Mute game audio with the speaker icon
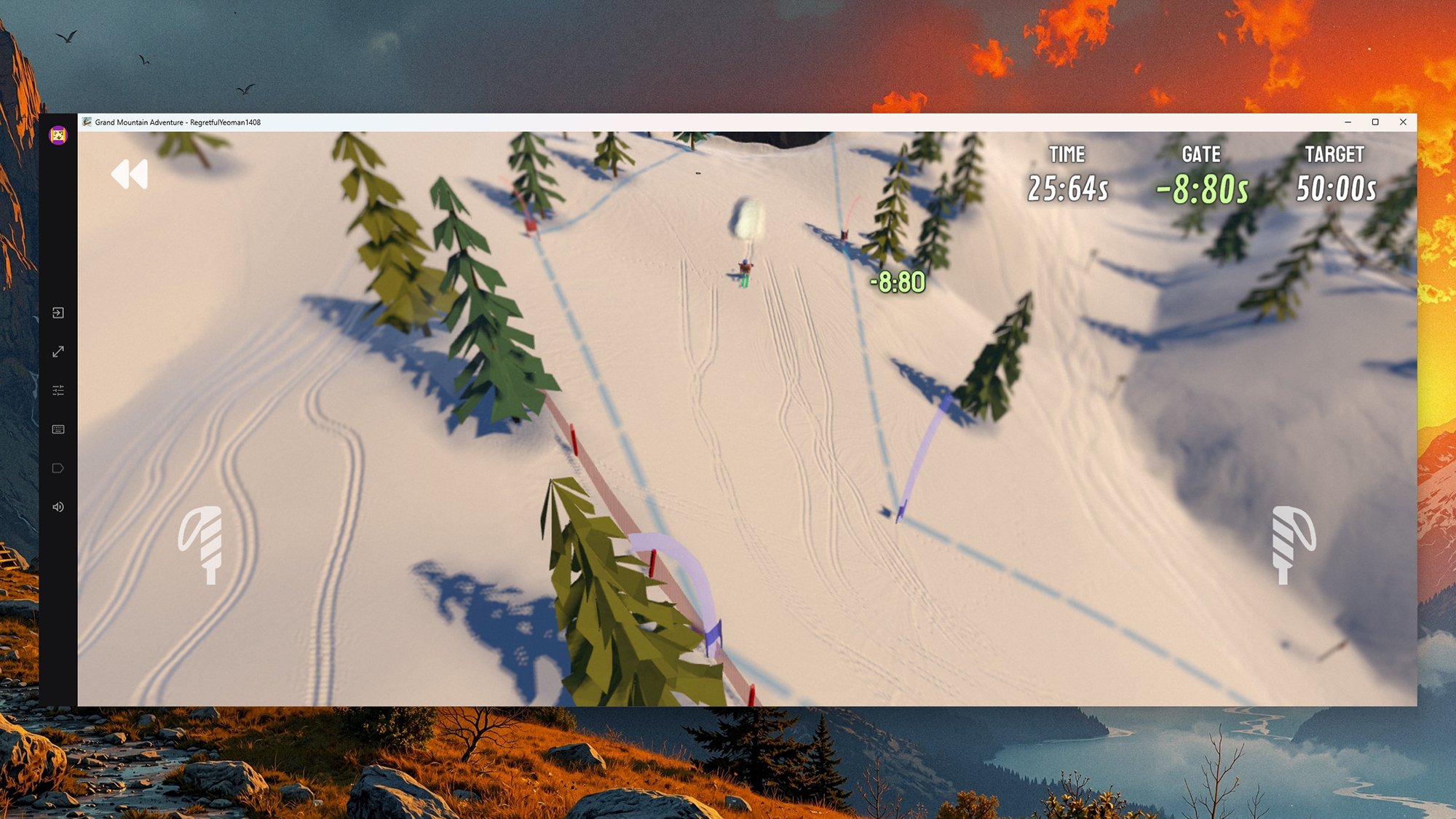Viewport: 1456px width, 819px height. [58, 507]
